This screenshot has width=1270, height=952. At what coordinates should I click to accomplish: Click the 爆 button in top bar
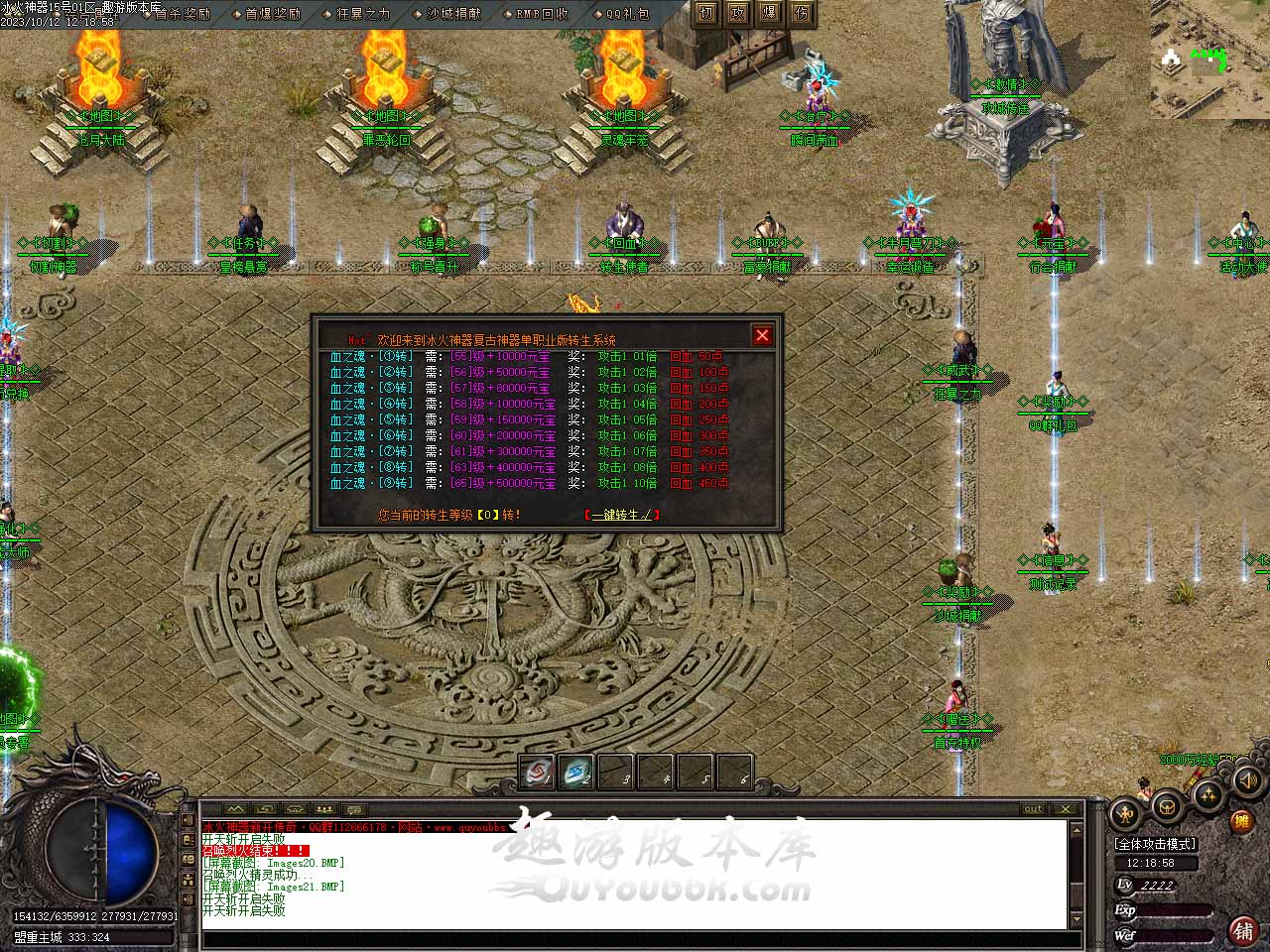770,13
